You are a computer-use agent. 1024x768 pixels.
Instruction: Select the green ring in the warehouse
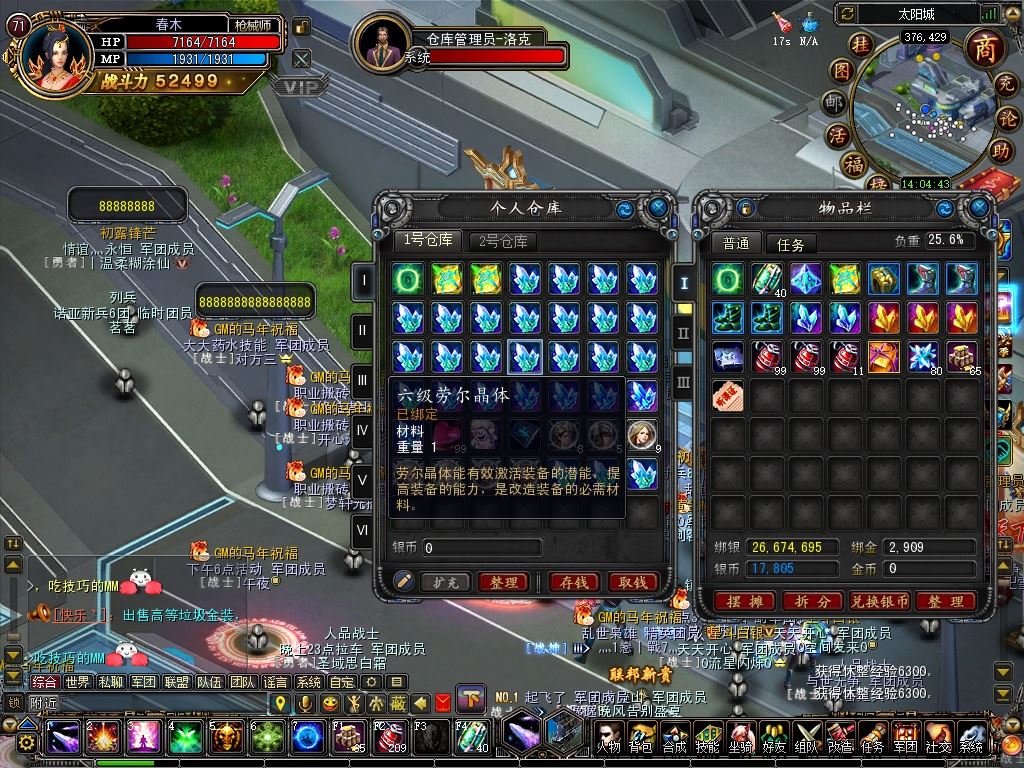click(x=407, y=279)
